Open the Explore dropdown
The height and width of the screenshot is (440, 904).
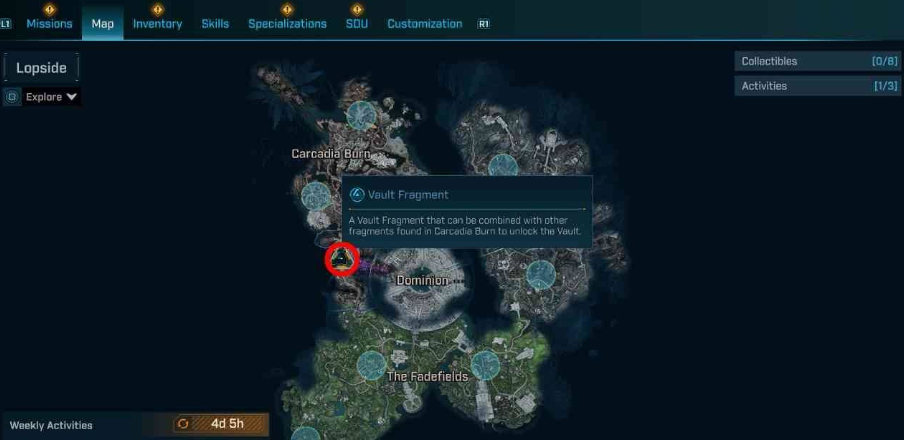coord(51,97)
